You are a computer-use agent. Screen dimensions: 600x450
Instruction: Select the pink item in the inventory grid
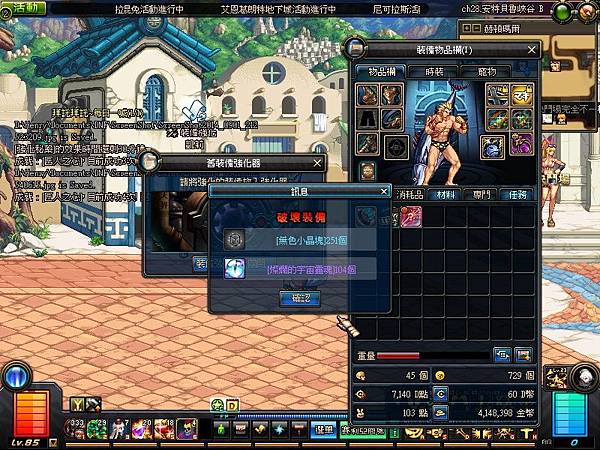[x=411, y=216]
